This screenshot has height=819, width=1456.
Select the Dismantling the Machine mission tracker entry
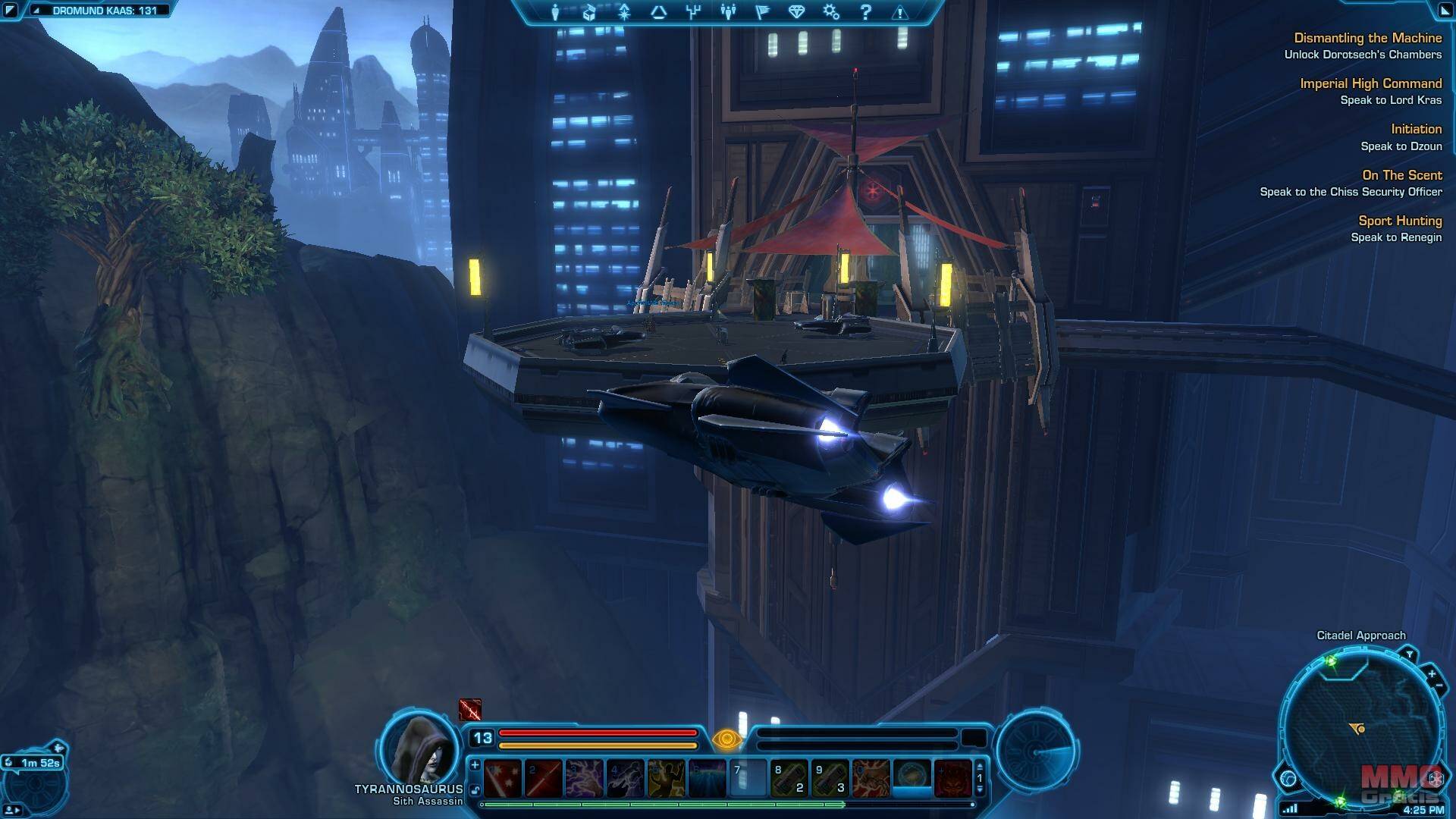[1367, 38]
